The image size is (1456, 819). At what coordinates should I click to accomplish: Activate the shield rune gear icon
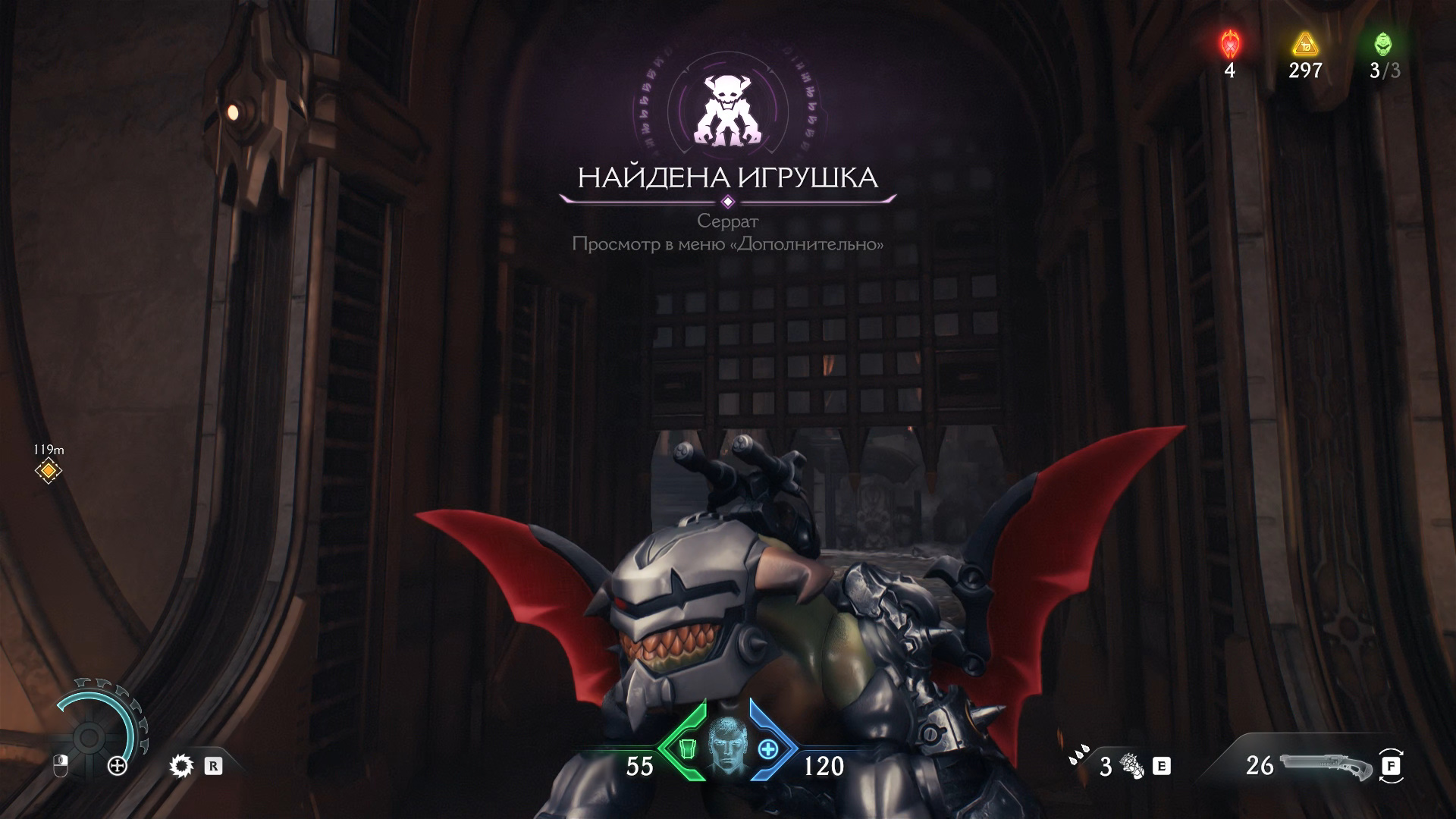pyautogui.click(x=181, y=766)
